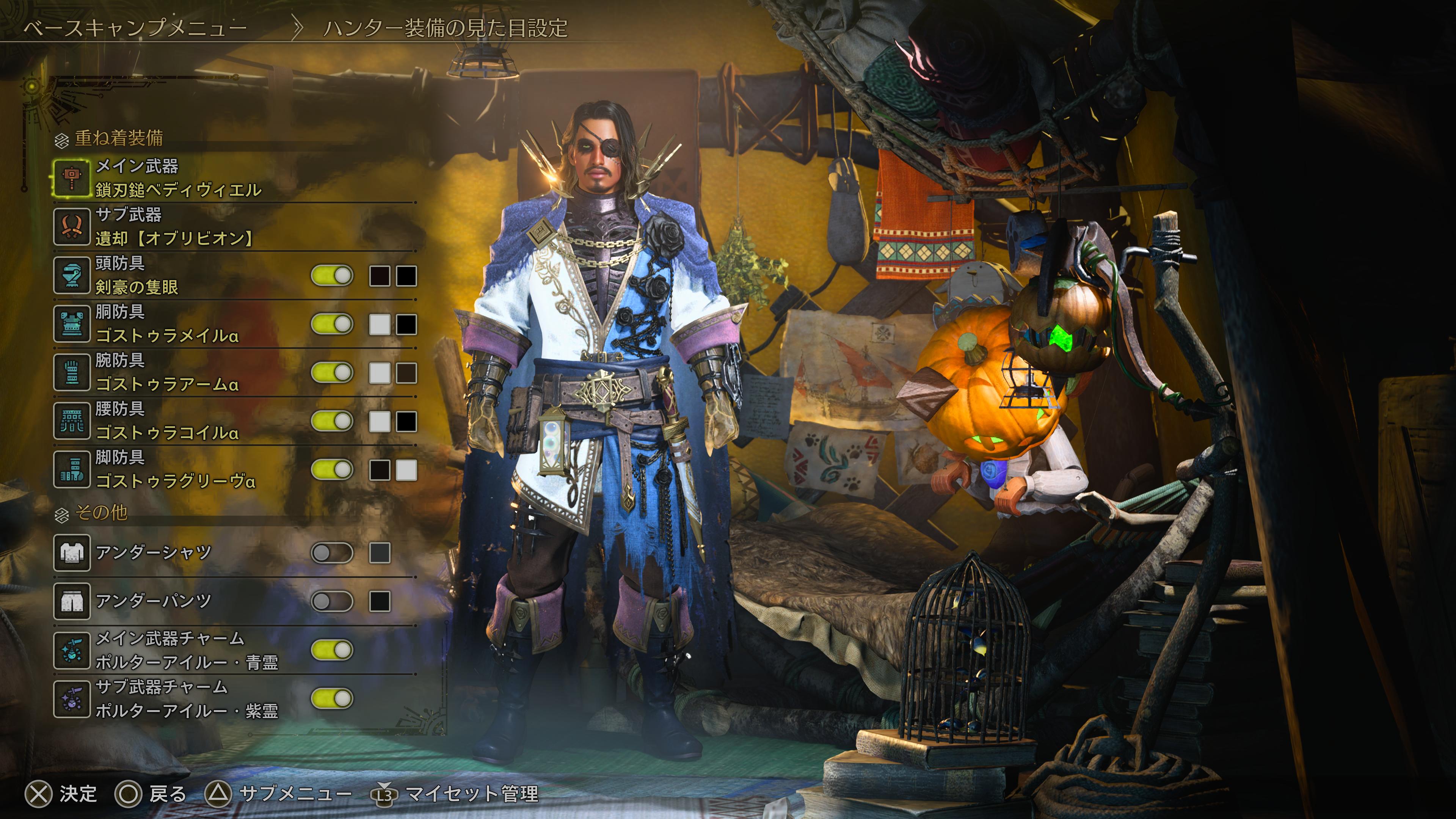Switch off the 腕防具 display toggle
This screenshot has width=1456, height=819.
333,373
